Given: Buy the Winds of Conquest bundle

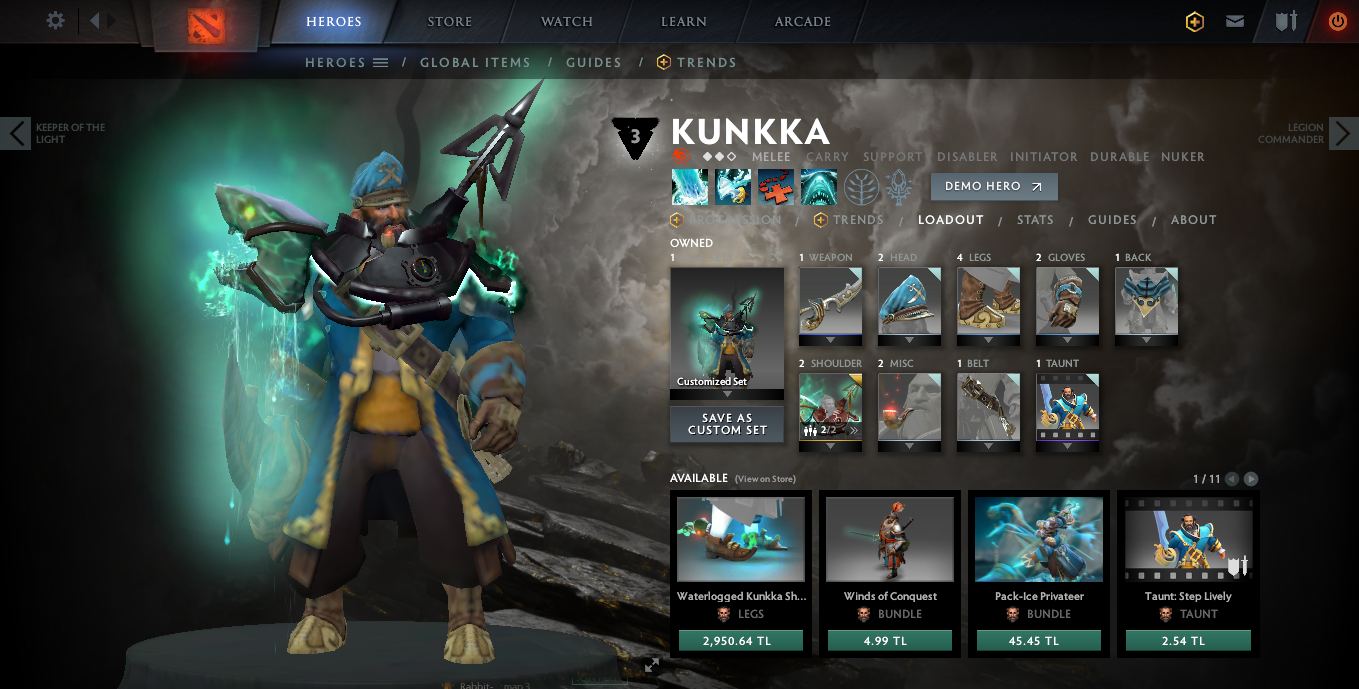Looking at the screenshot, I should coord(890,641).
